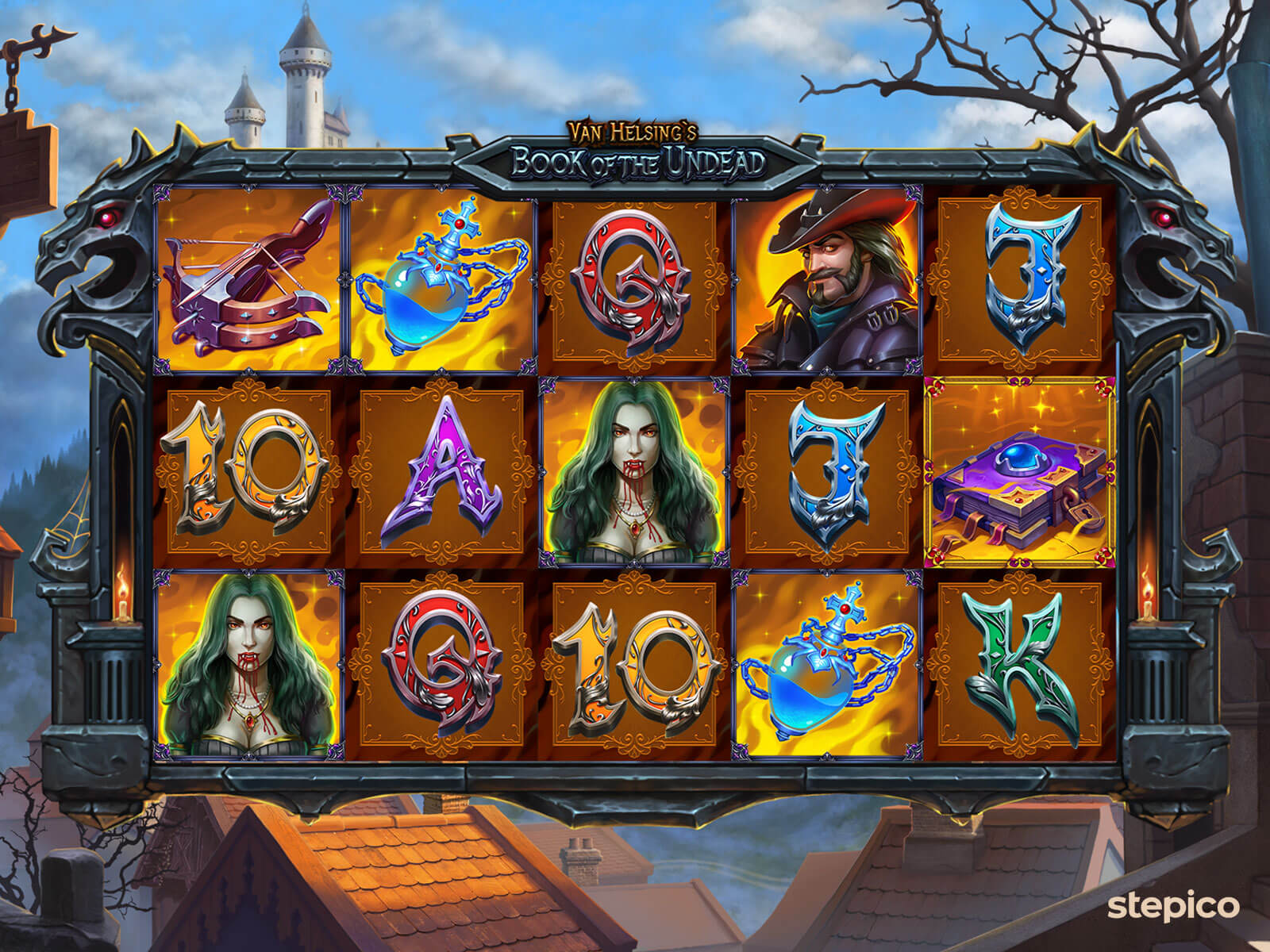Image resolution: width=1270 pixels, height=952 pixels.
Task: Pick the green letter K symbol
Action: point(1019,665)
